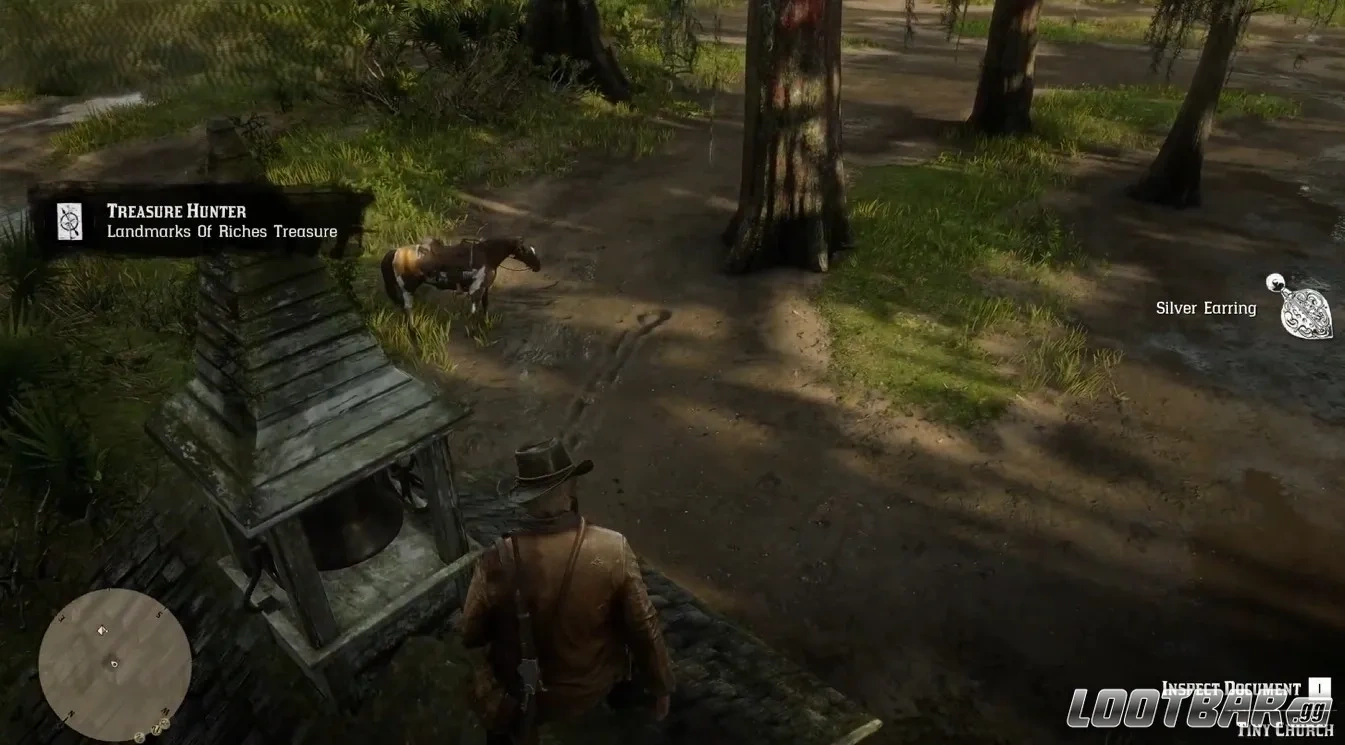
Task: Click the Treasure Hunter compass icon
Action: [x=68, y=221]
